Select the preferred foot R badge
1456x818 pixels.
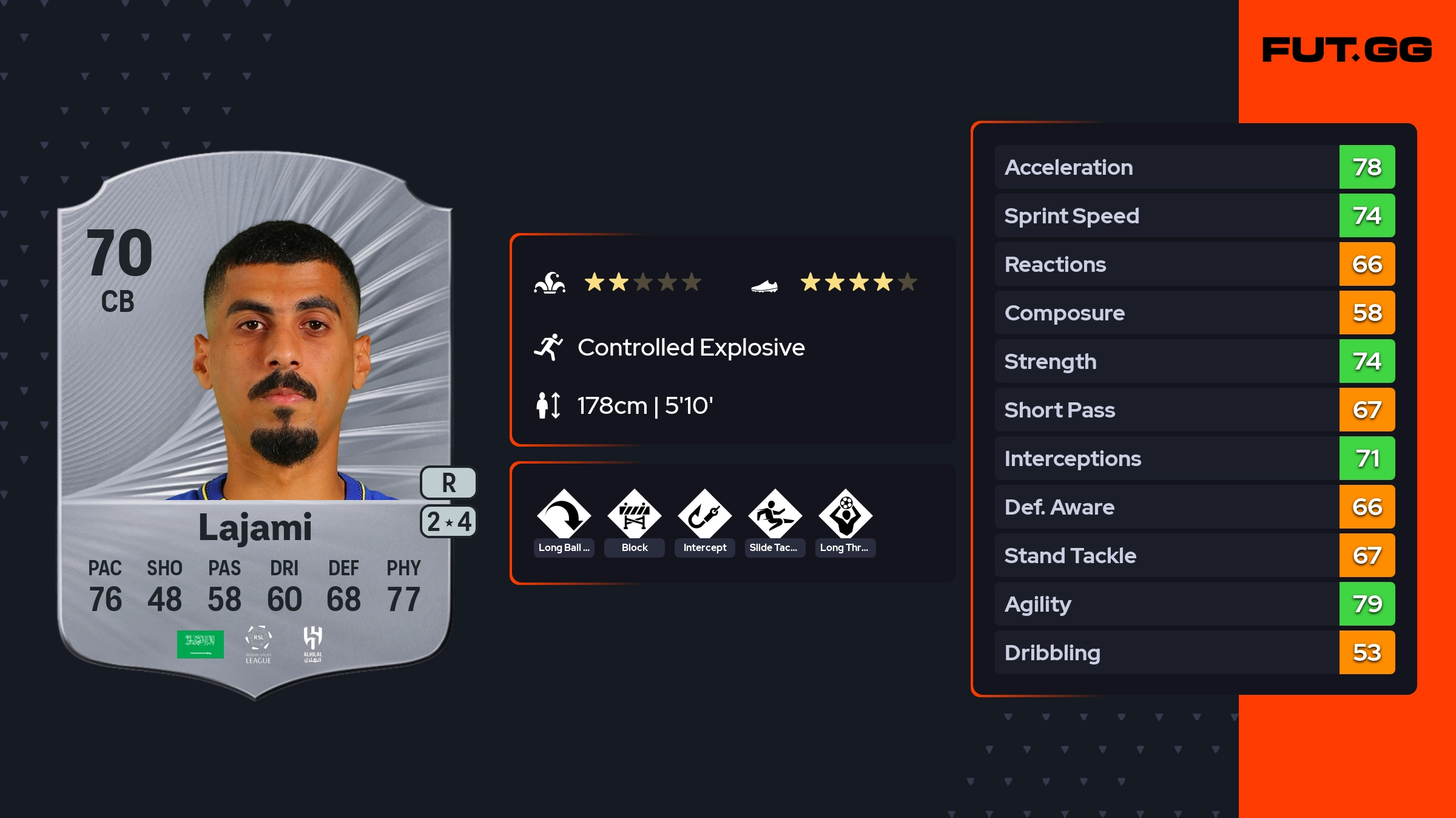click(x=448, y=483)
